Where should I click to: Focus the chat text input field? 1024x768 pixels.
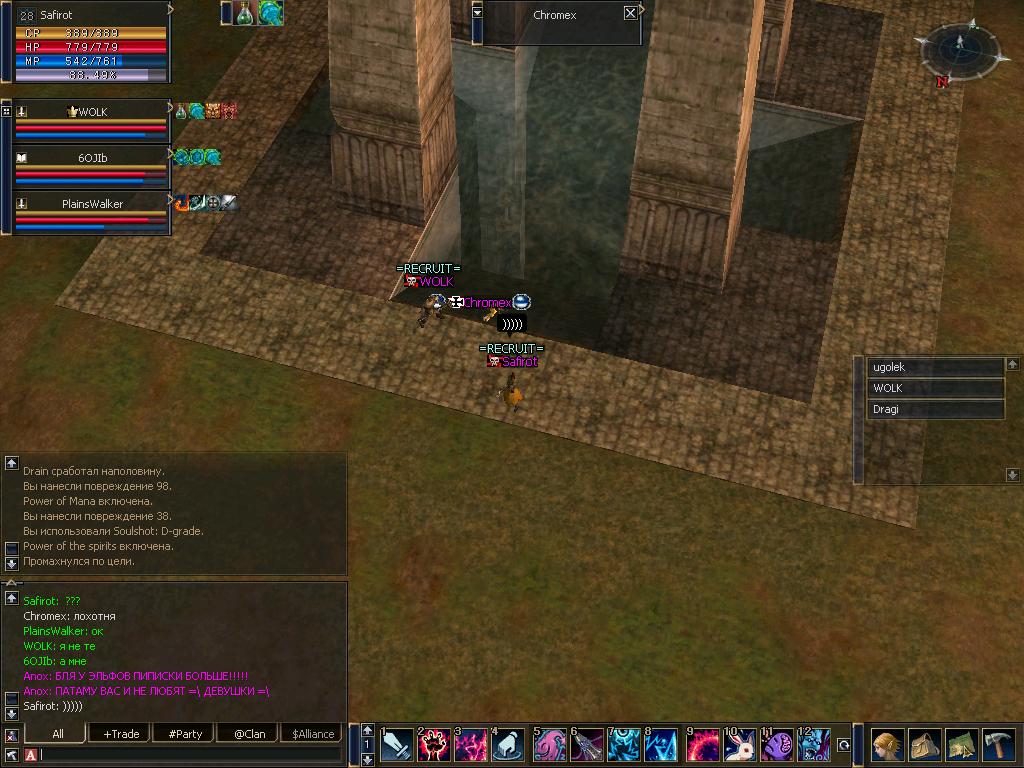tap(190, 755)
